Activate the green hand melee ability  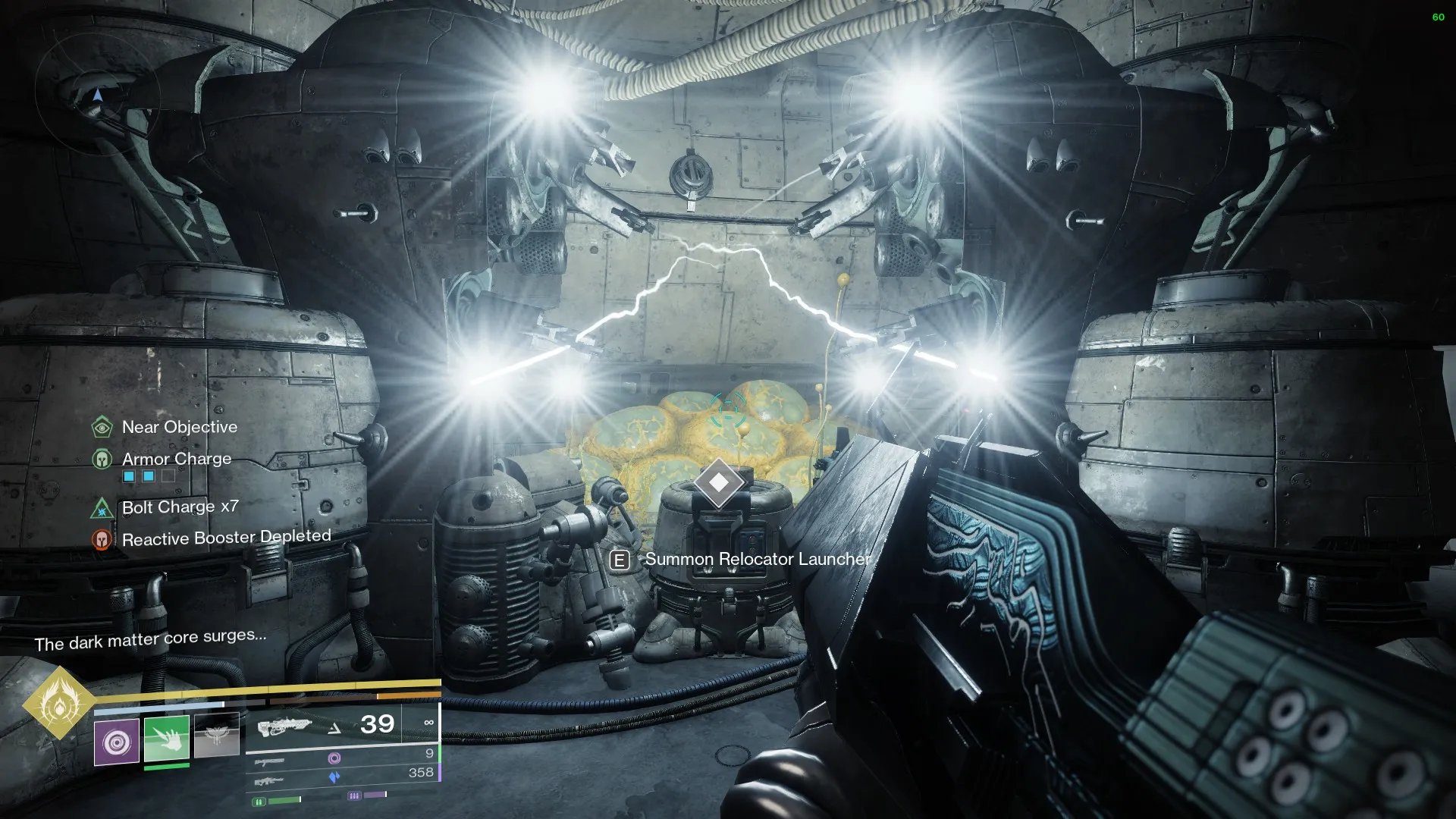tap(167, 739)
